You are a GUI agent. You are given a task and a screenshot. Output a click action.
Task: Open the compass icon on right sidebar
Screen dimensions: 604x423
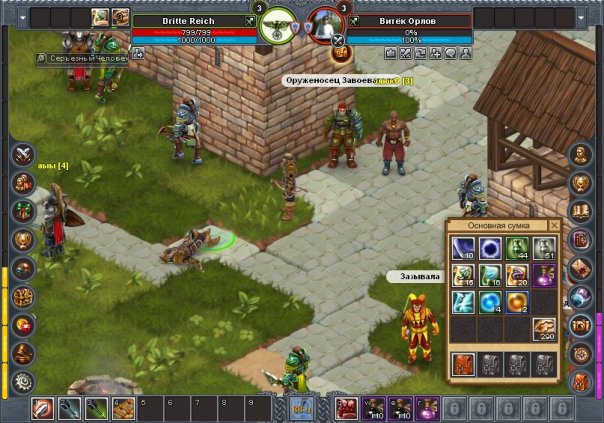coord(581,353)
